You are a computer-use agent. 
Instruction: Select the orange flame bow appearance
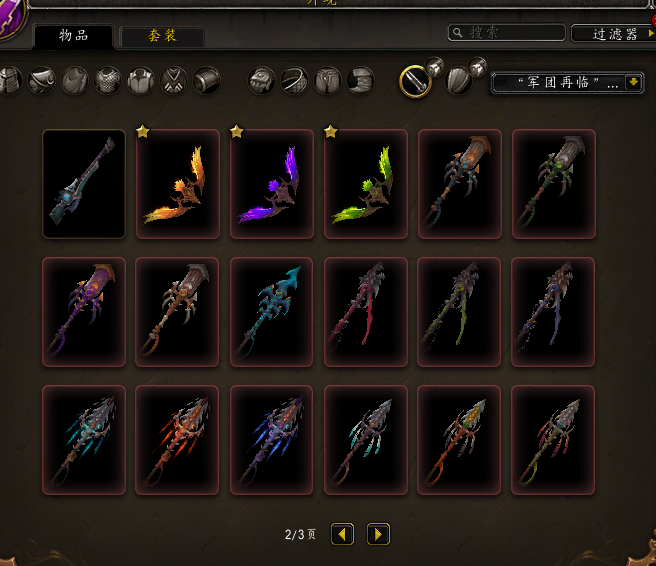coord(178,184)
